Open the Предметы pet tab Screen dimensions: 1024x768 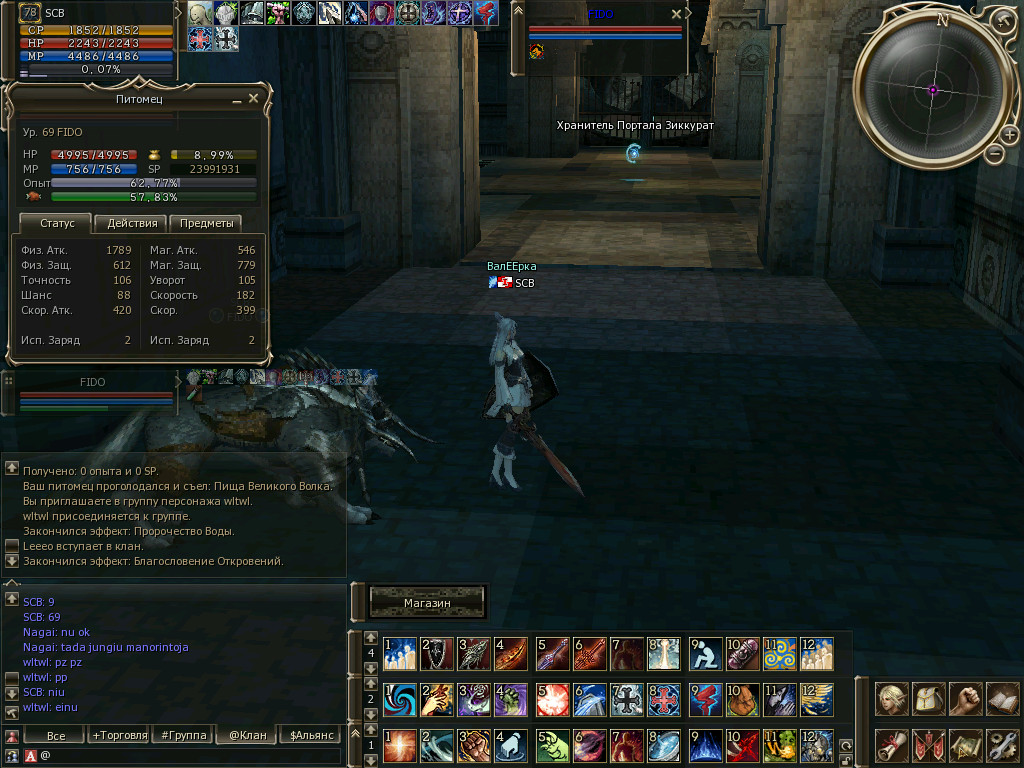coord(206,223)
